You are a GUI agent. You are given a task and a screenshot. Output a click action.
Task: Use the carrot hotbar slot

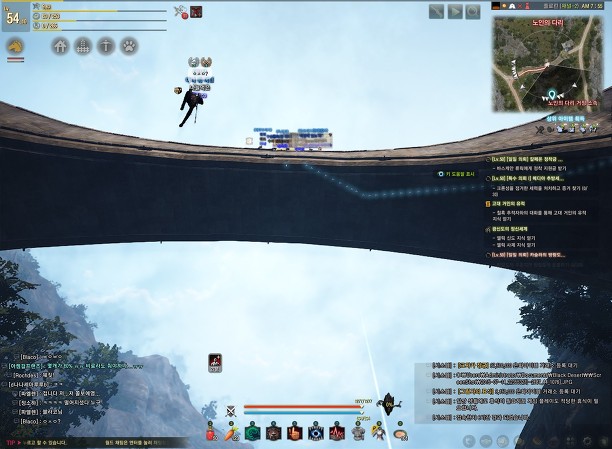click(230, 433)
